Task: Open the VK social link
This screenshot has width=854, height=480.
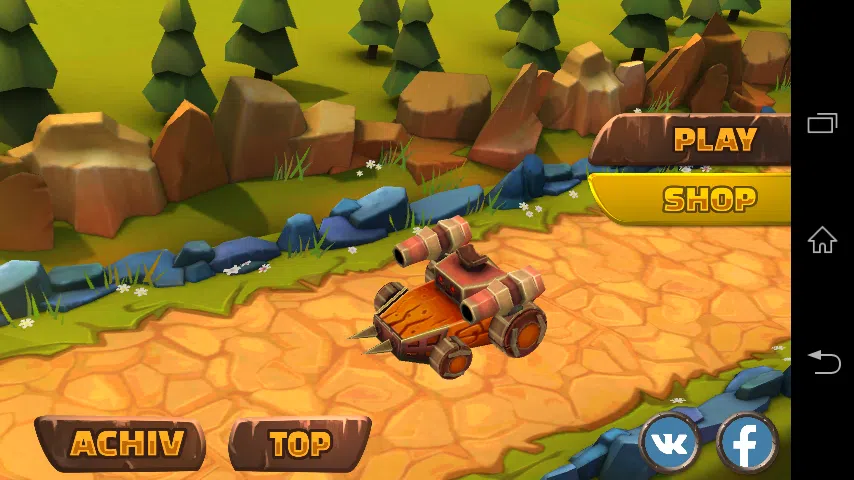Action: [x=669, y=443]
